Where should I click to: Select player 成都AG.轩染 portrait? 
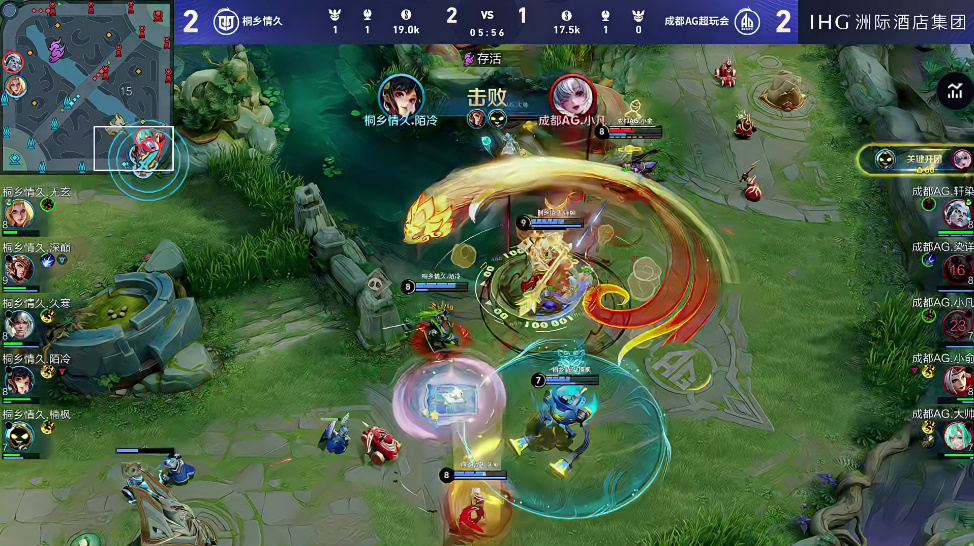(956, 213)
